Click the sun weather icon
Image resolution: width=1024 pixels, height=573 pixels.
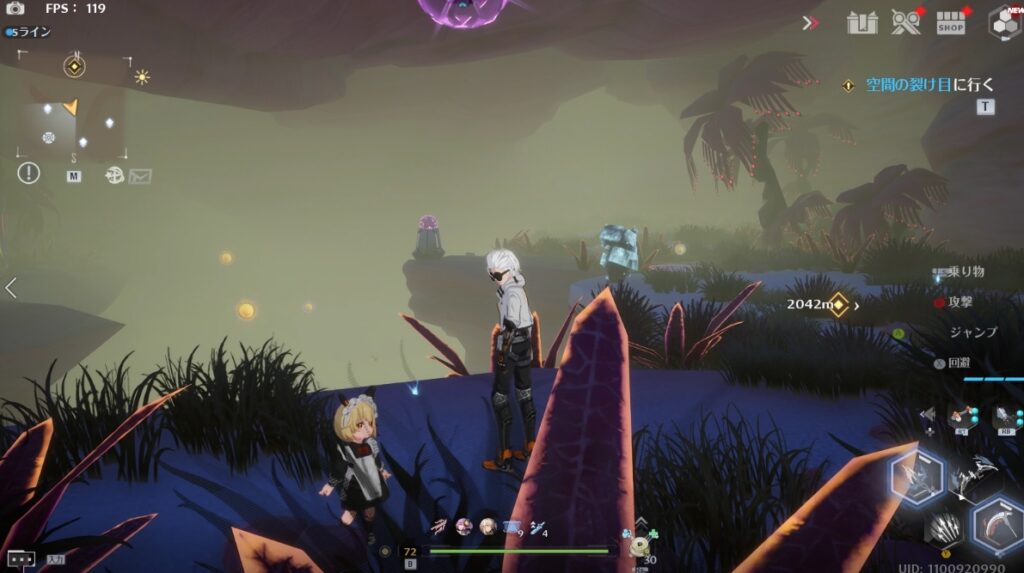[x=142, y=77]
